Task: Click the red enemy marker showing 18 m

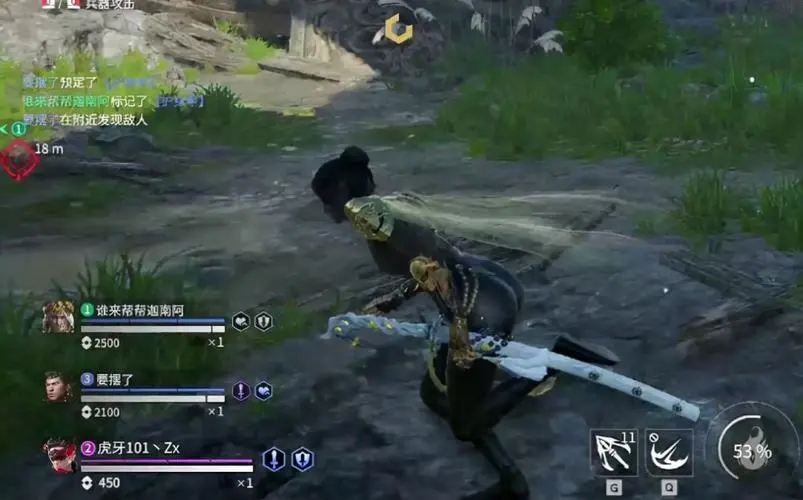Action: click(x=17, y=158)
